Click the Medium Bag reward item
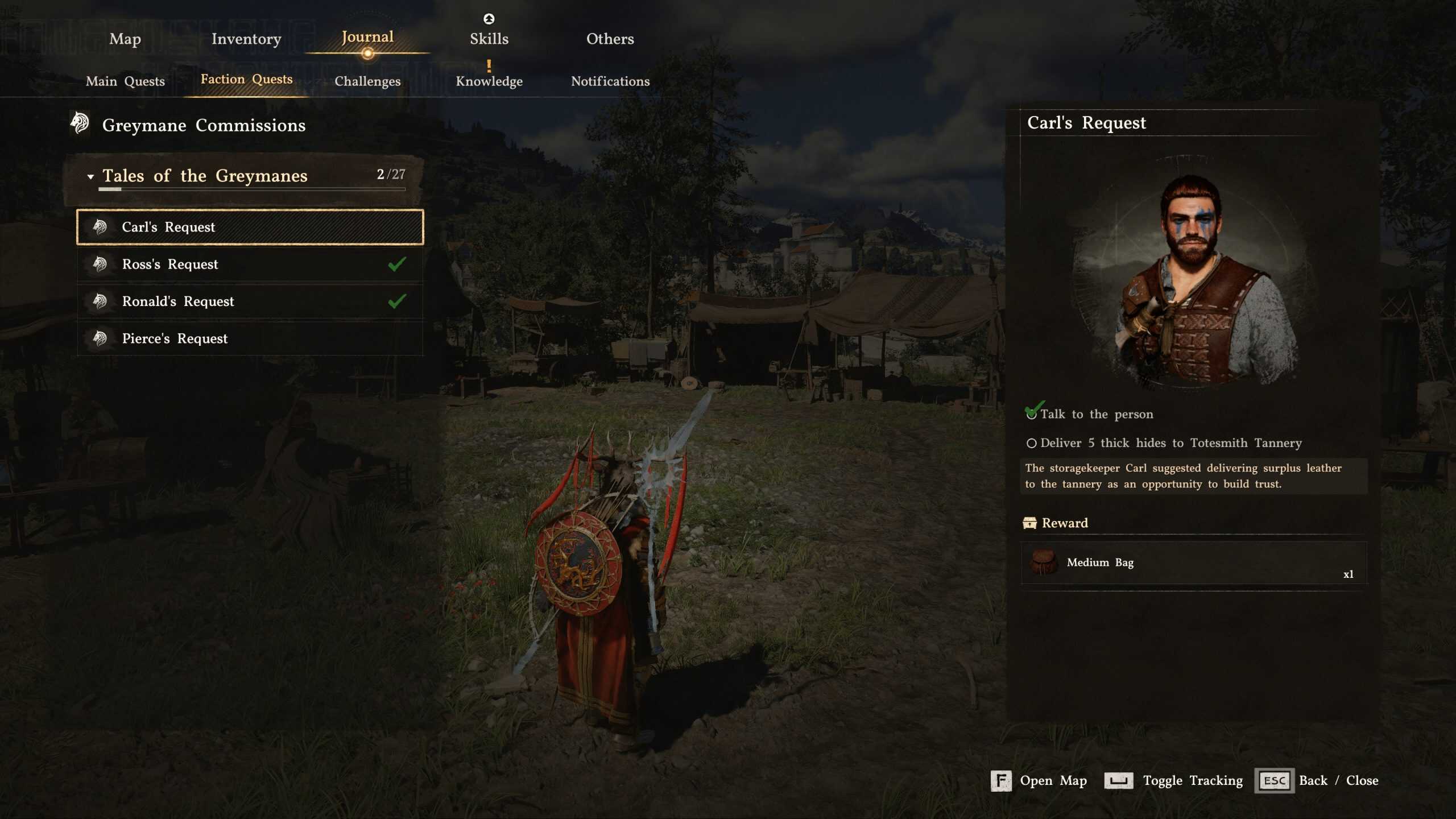 tap(1193, 562)
